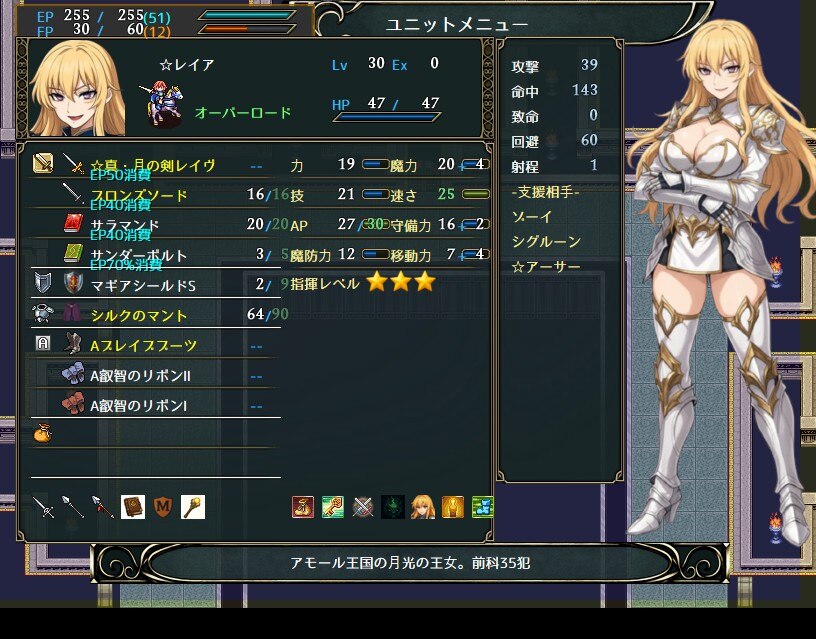Select the A叡智のリボンII accessory

[139, 376]
